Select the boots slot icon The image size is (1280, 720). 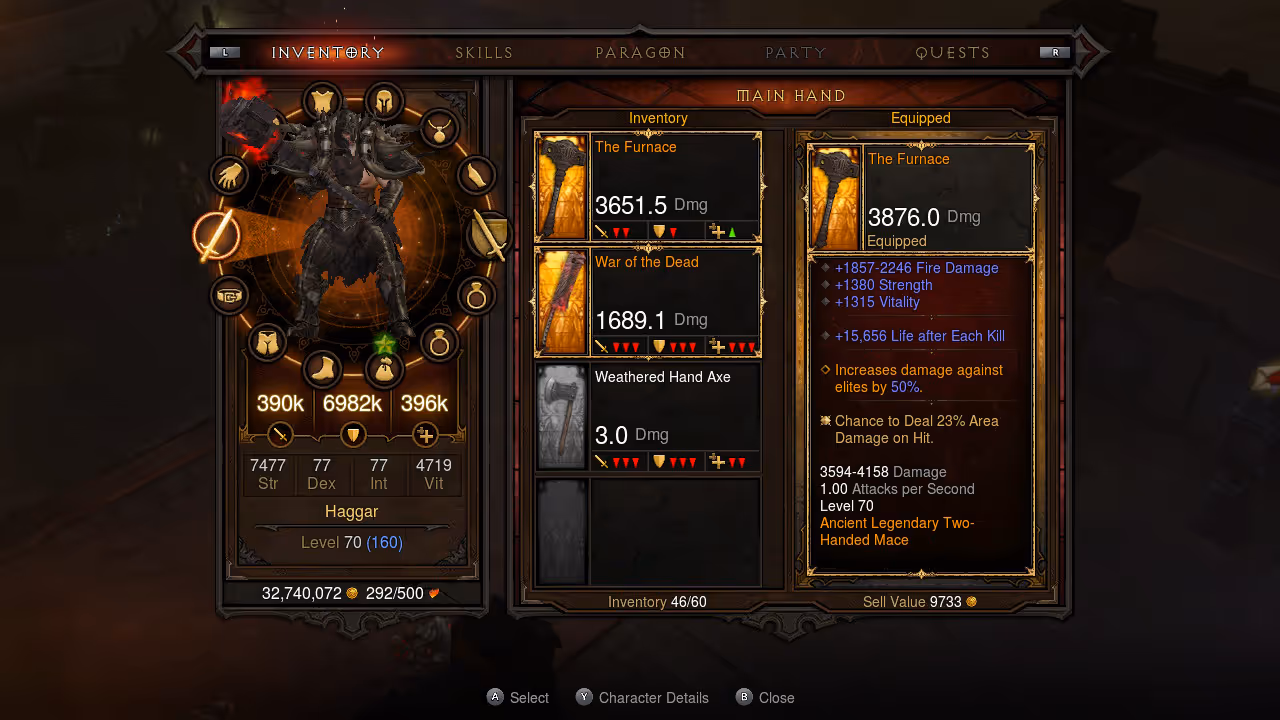pos(322,368)
